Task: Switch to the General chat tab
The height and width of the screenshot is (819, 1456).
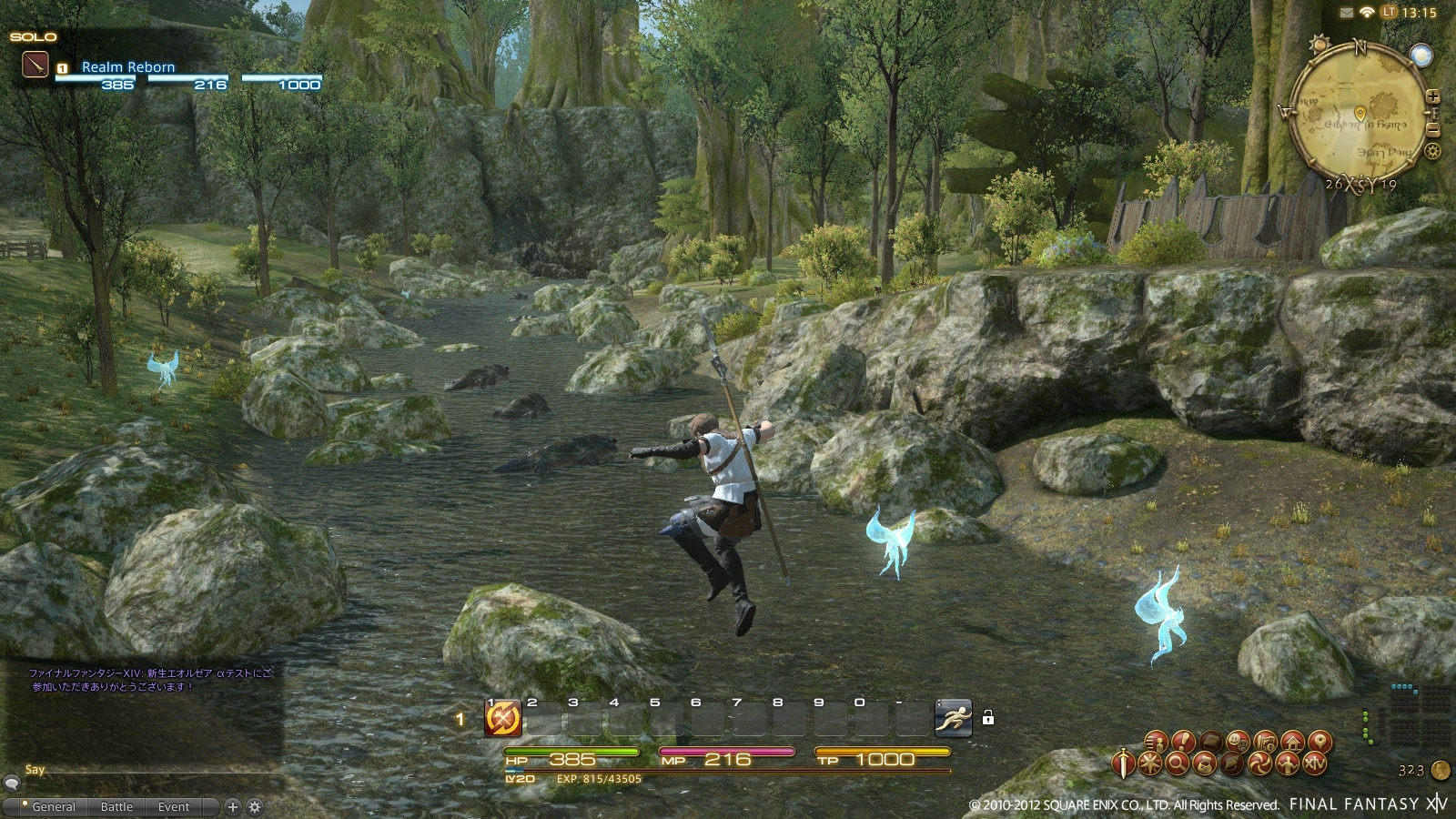Action: pyautogui.click(x=53, y=807)
